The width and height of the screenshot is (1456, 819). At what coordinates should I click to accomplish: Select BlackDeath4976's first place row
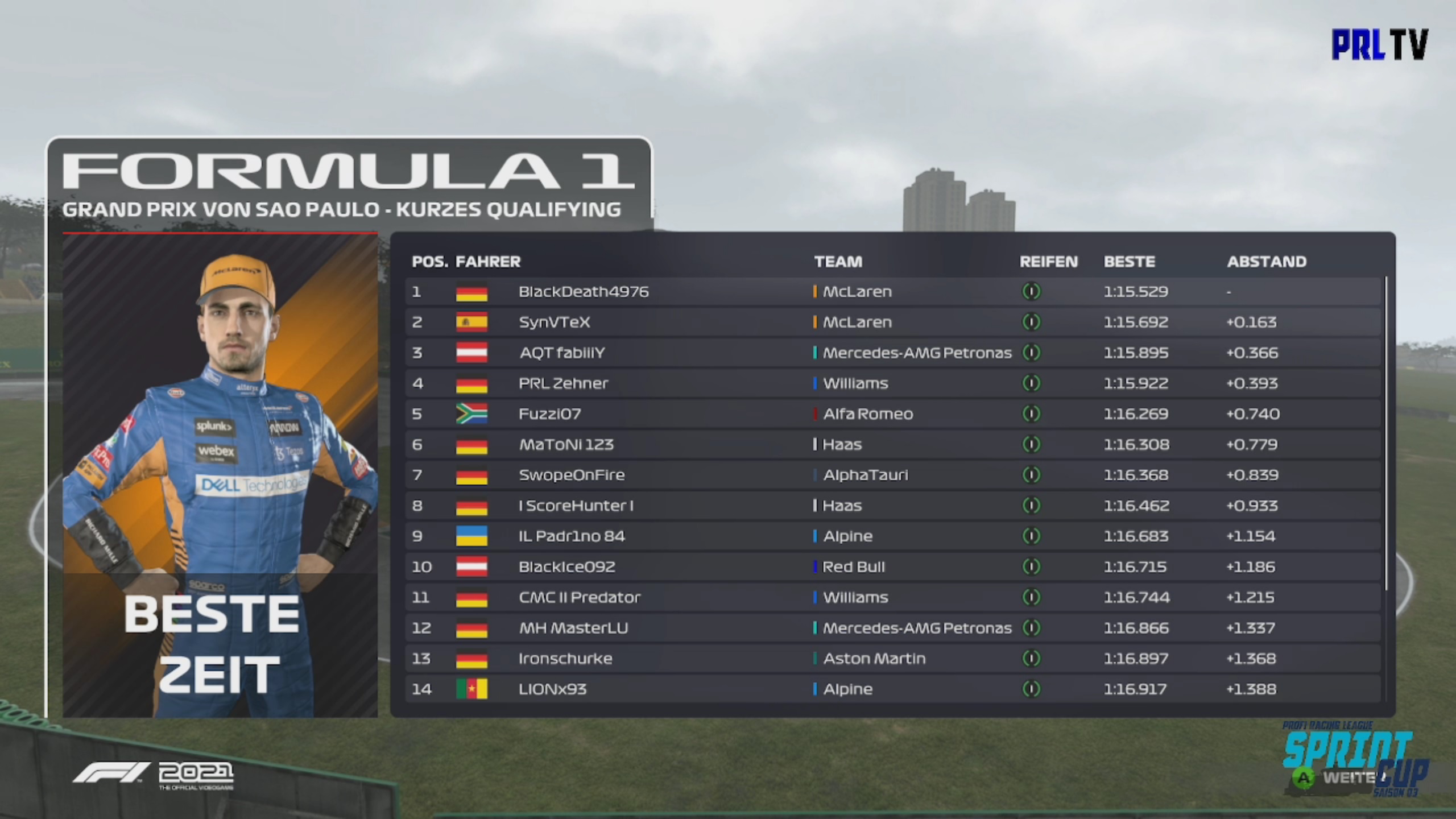tap(893, 292)
